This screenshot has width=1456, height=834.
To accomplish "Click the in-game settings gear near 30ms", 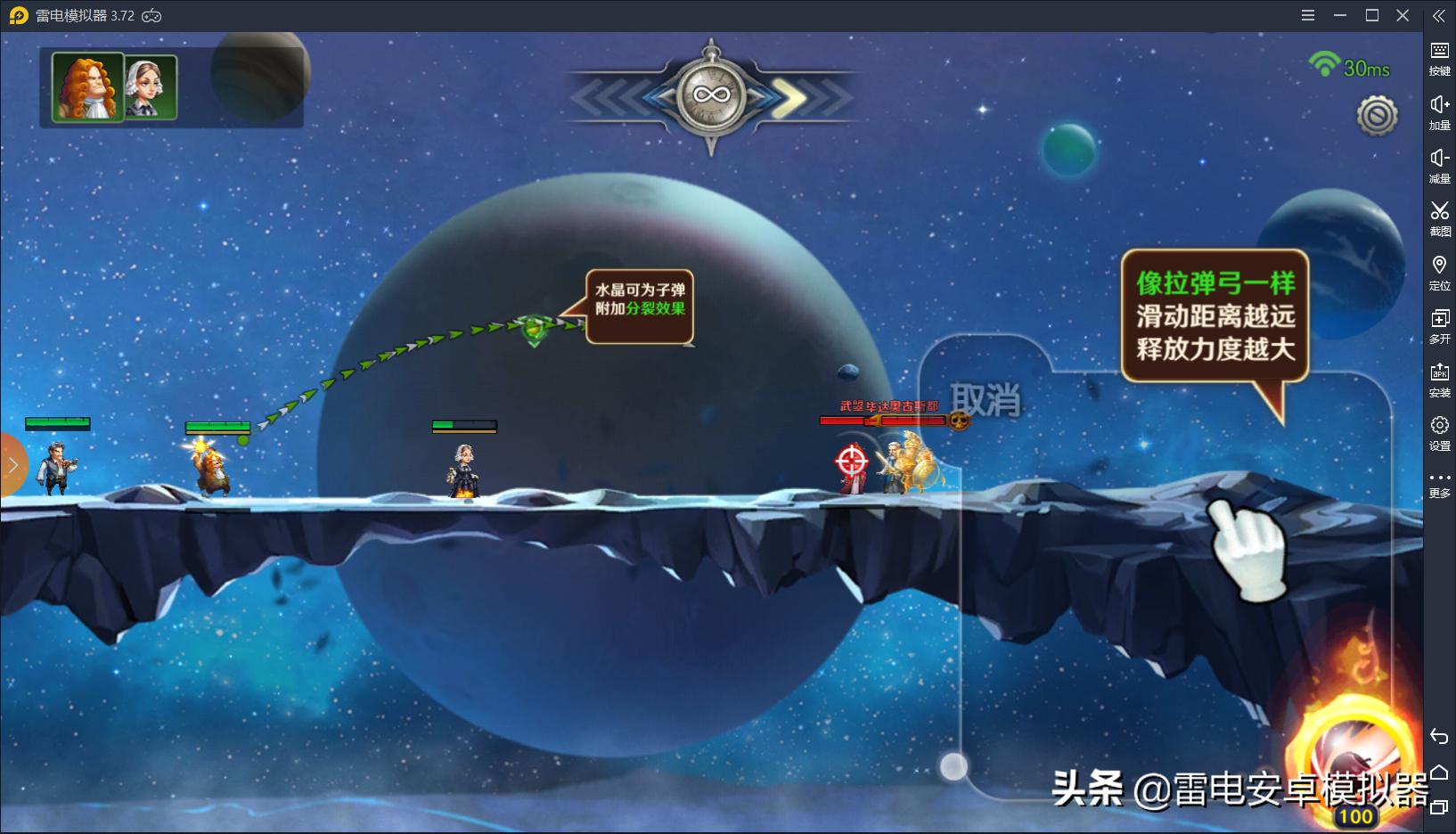I will [x=1375, y=114].
